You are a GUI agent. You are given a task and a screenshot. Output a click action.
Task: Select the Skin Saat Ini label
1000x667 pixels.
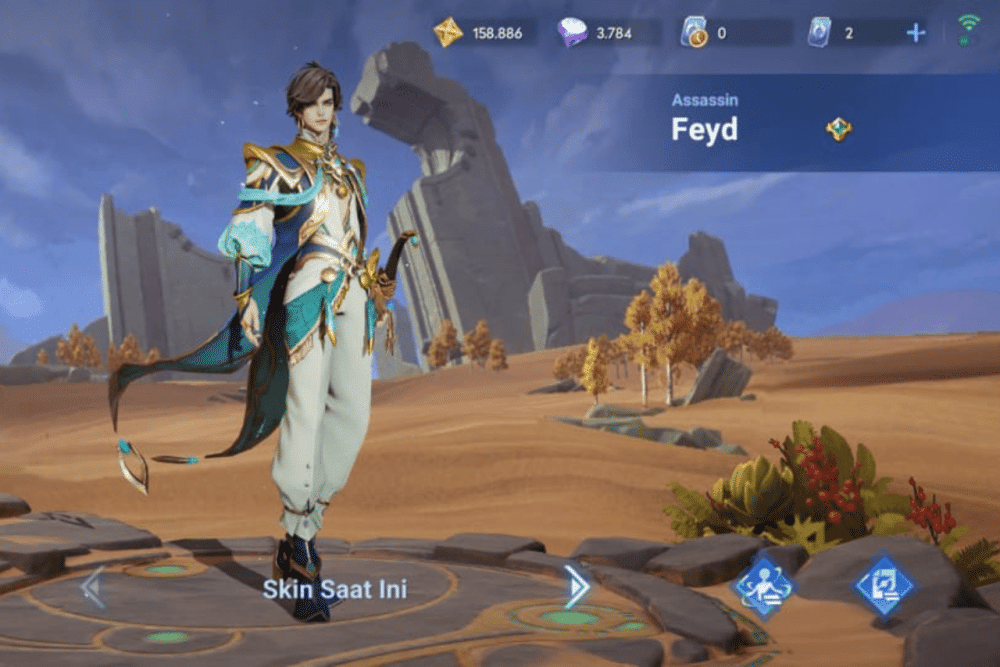click(335, 589)
